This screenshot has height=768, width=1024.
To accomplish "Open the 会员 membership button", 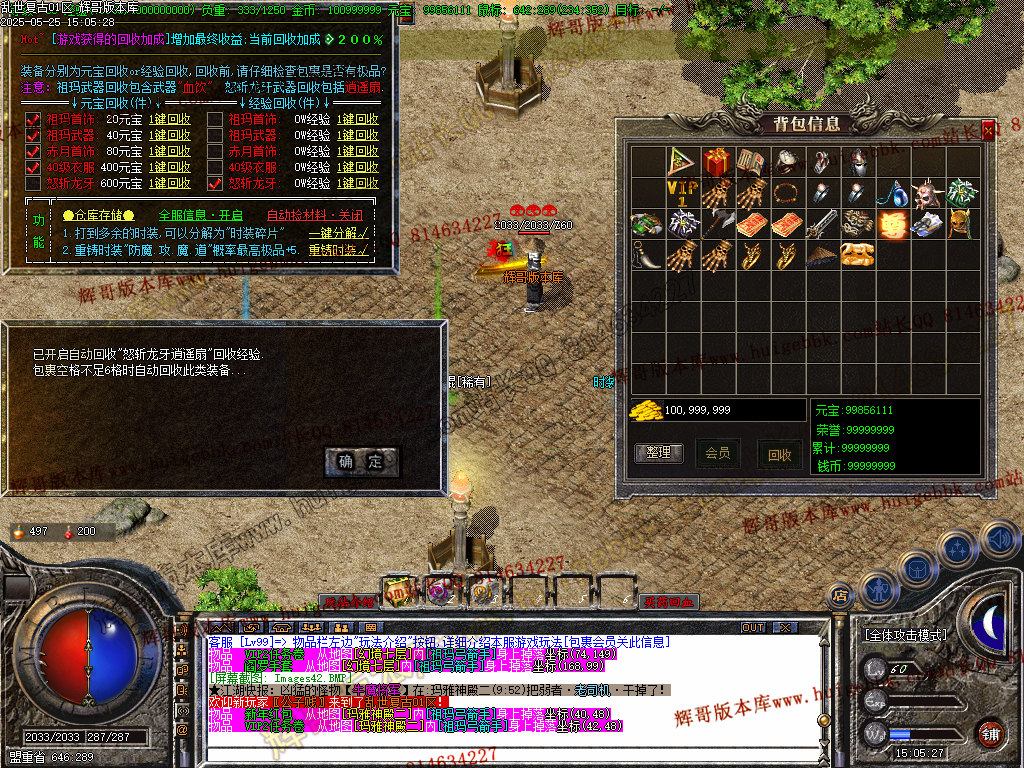I will (718, 453).
